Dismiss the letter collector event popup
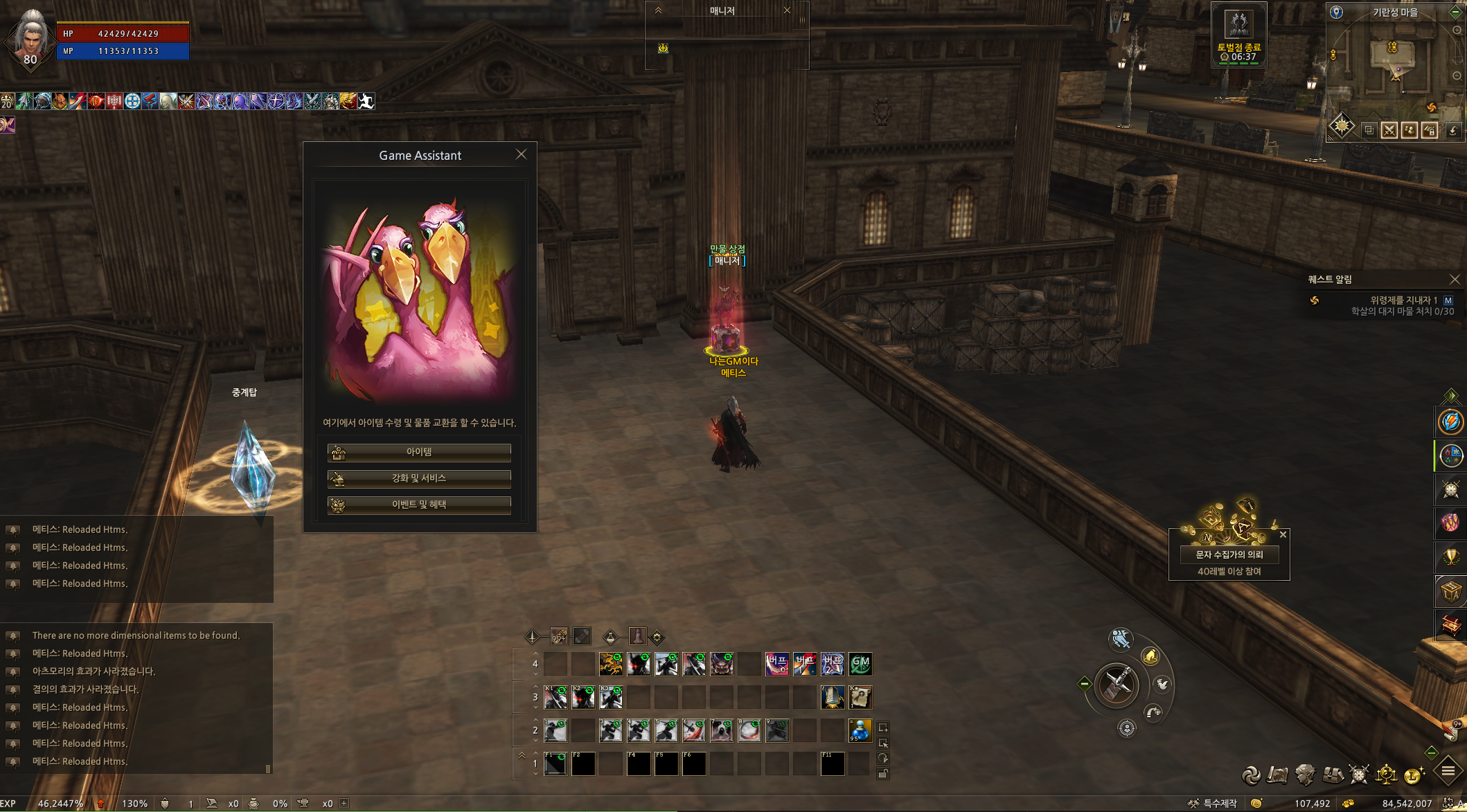The image size is (1467, 812). (x=1283, y=534)
